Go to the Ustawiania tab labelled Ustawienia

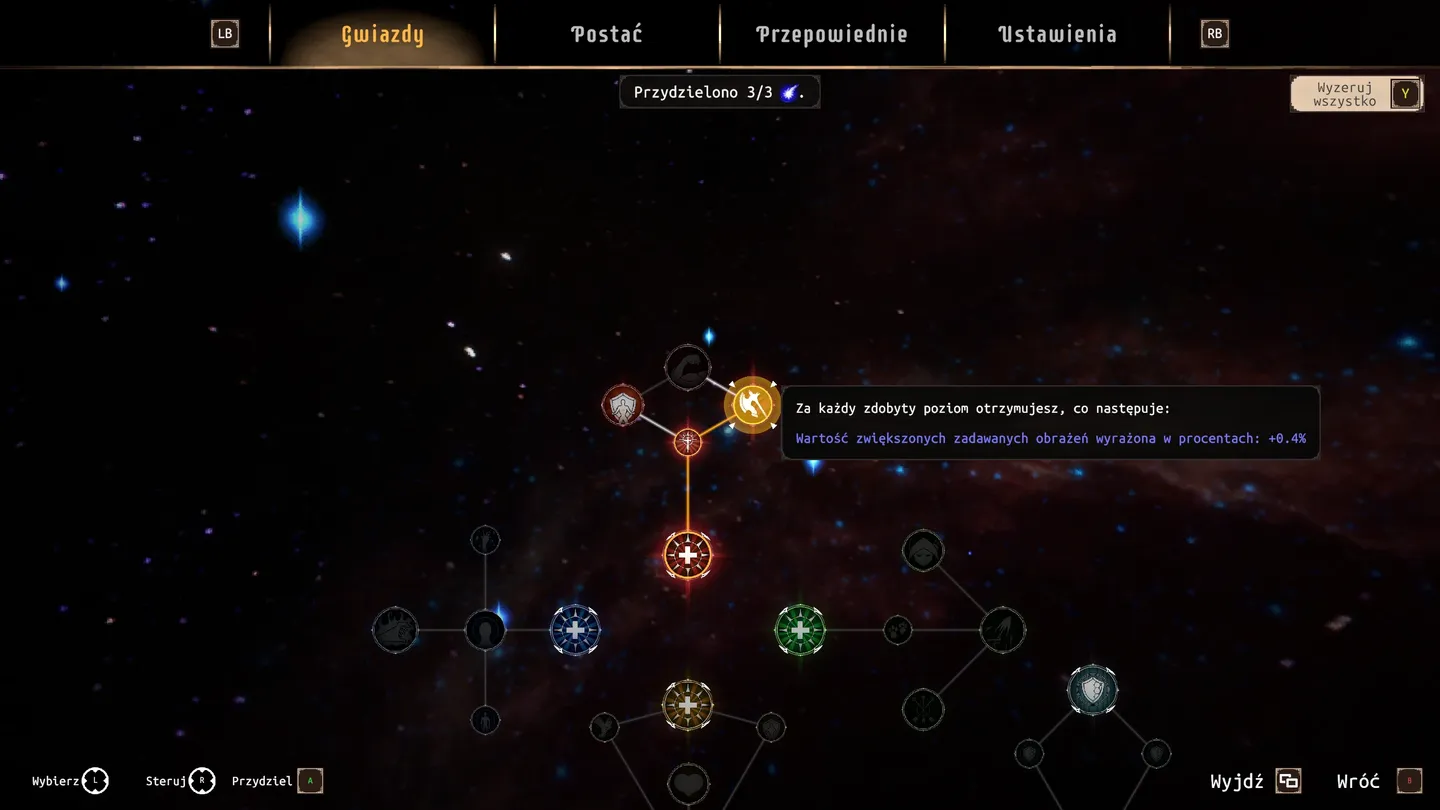pyautogui.click(x=1057, y=34)
